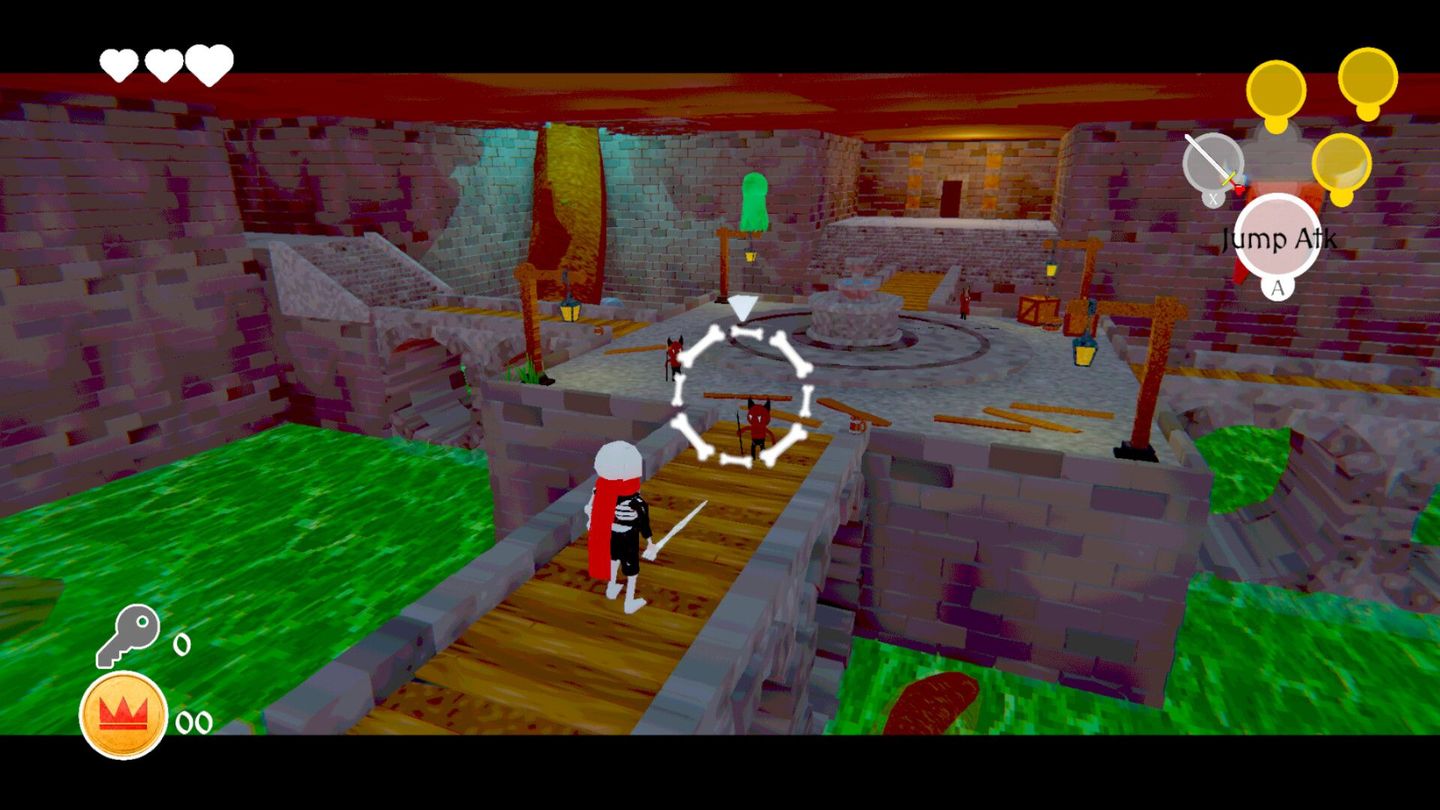Image resolution: width=1440 pixels, height=810 pixels.
Task: Select the third heart icon
Action: click(207, 60)
